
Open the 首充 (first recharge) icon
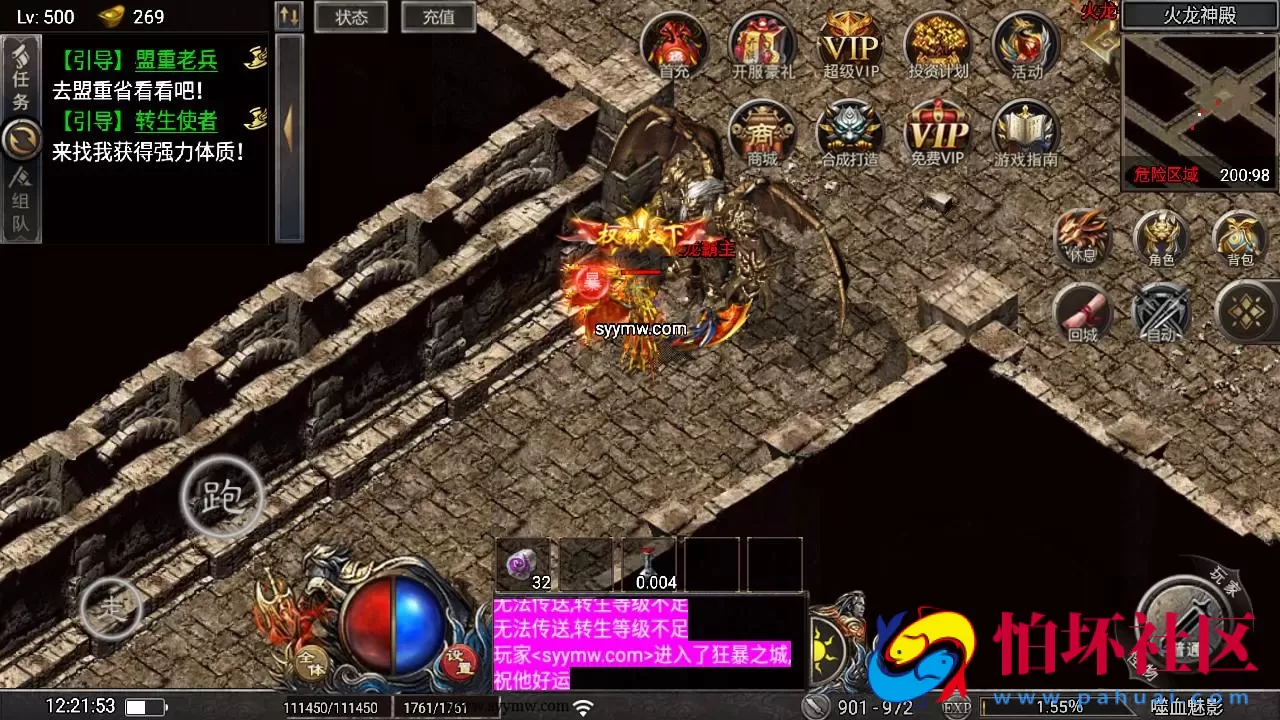(674, 45)
